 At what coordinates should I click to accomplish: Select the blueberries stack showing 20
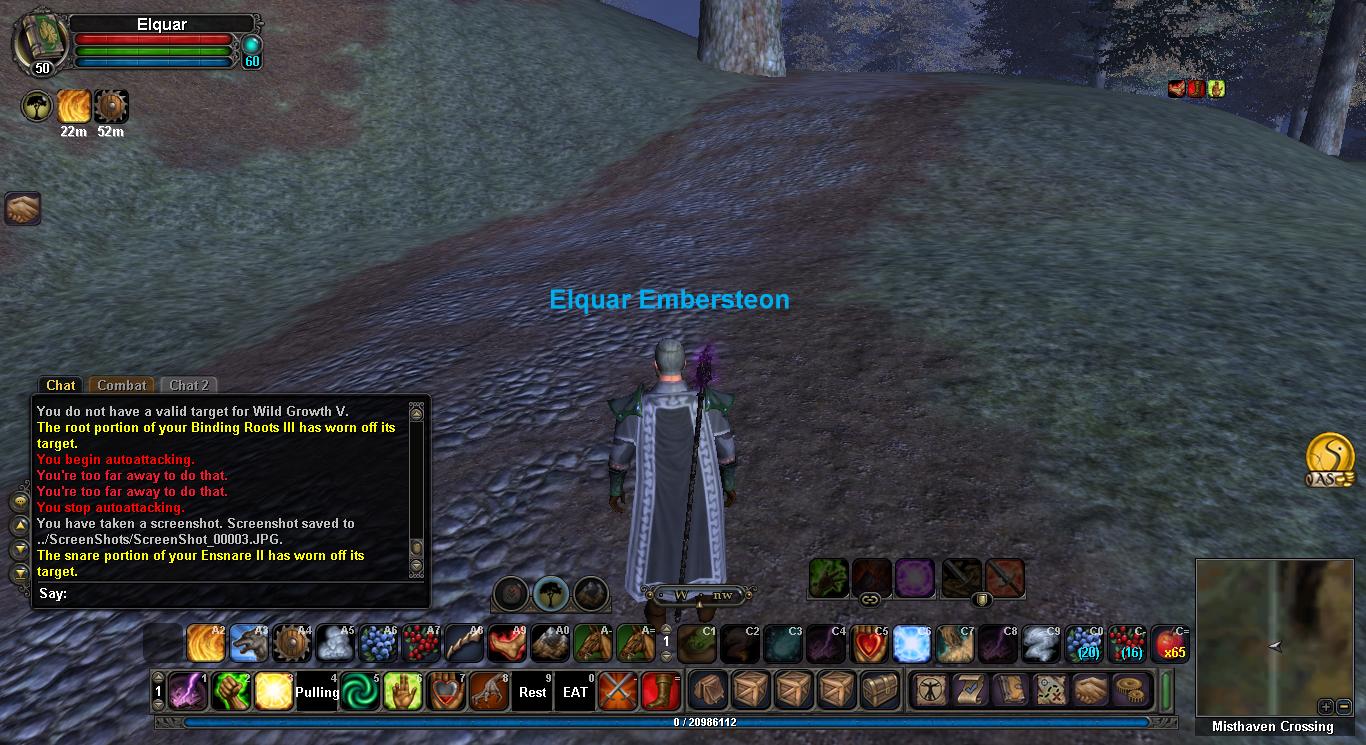tap(1083, 644)
